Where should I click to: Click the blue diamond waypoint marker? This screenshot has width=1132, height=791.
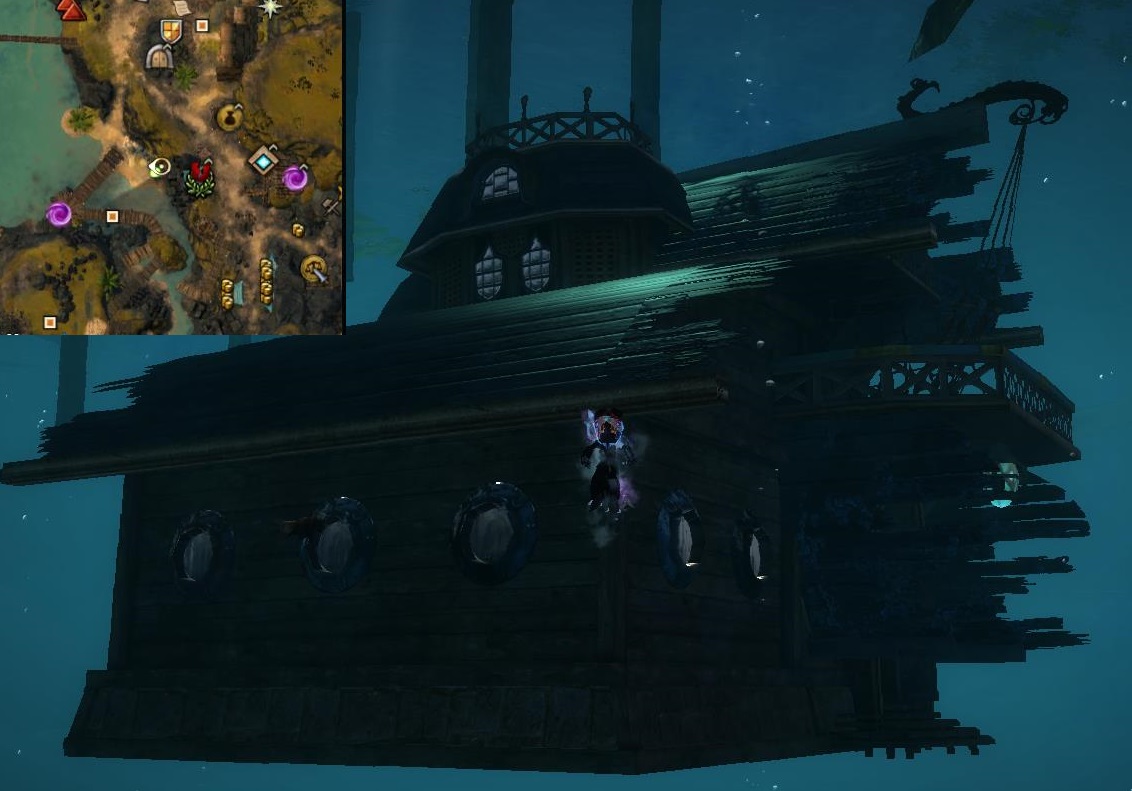tap(263, 160)
